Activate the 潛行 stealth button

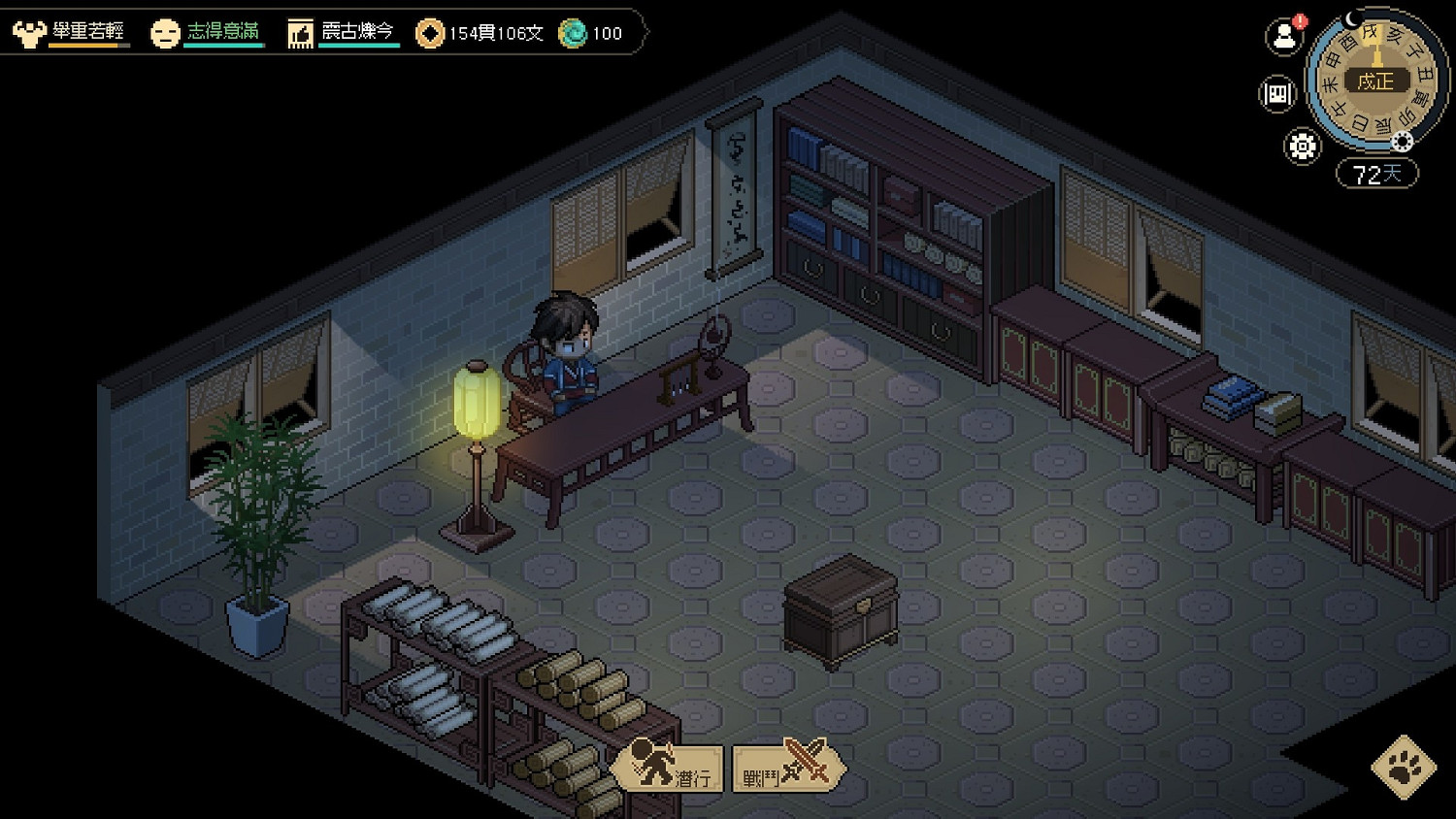670,768
